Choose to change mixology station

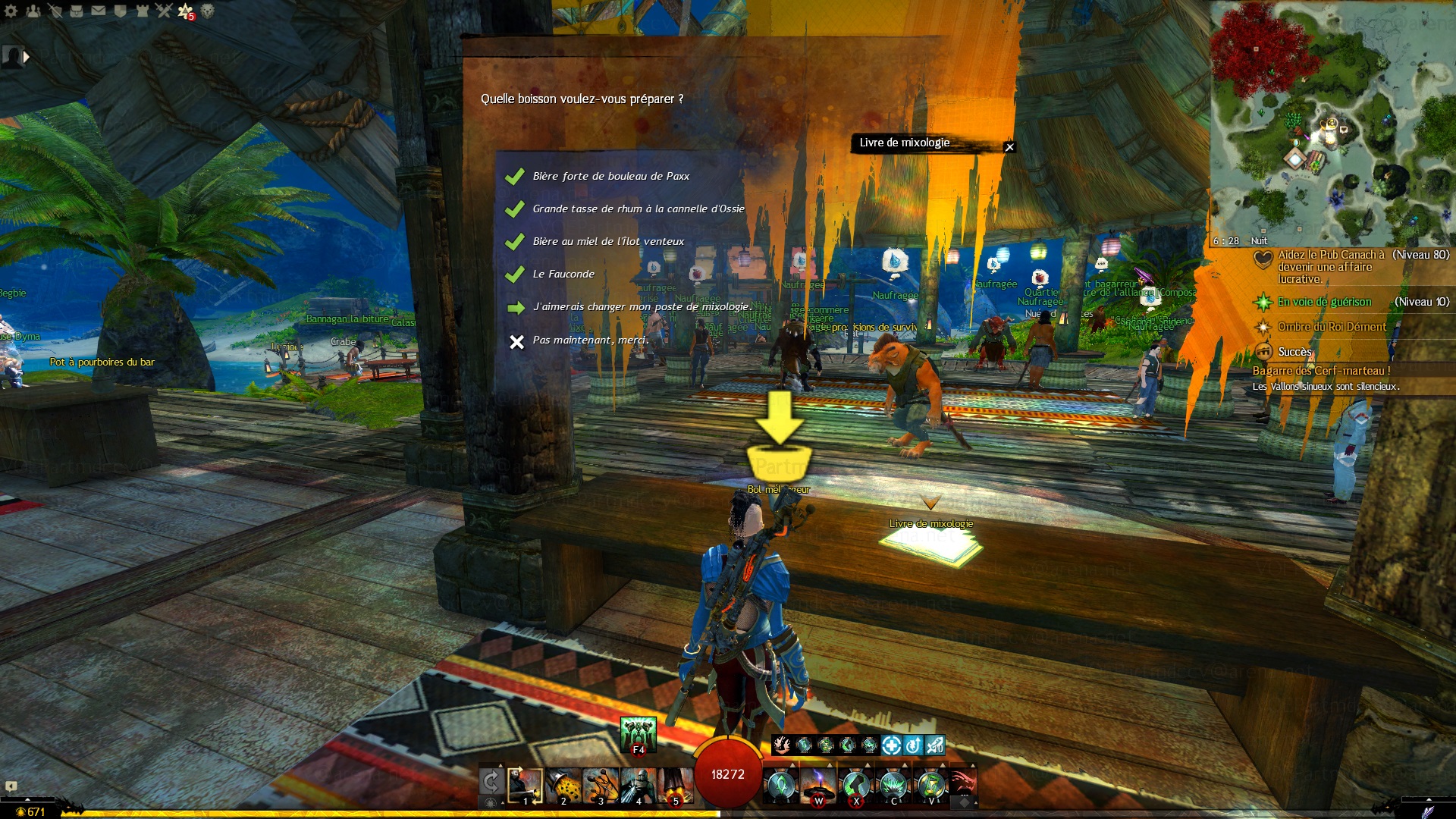(x=642, y=306)
